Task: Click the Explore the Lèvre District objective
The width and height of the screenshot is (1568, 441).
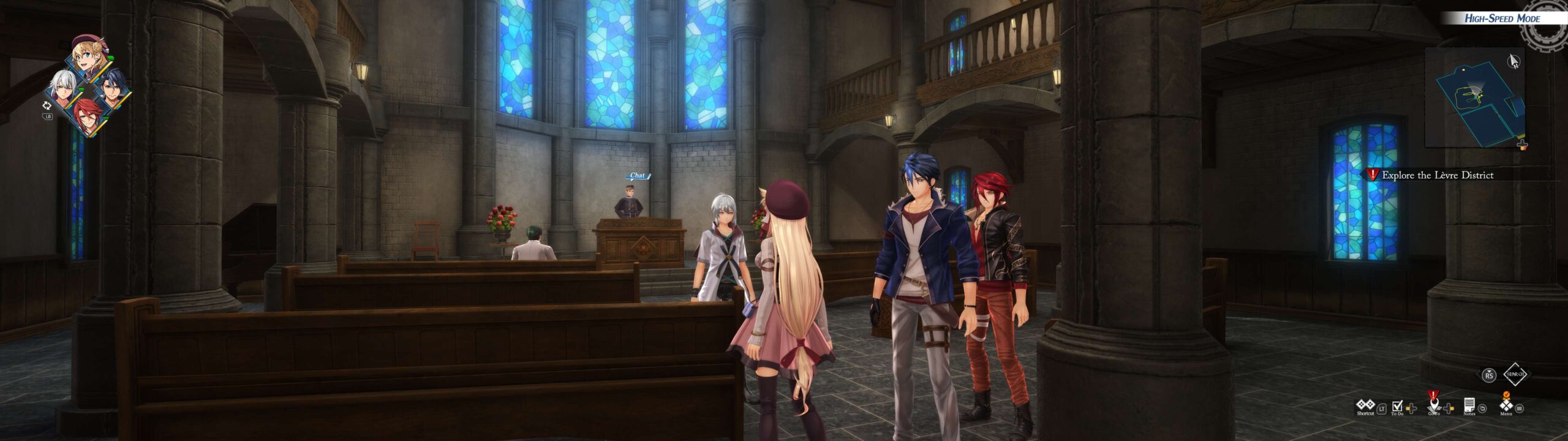Action: tap(1437, 175)
